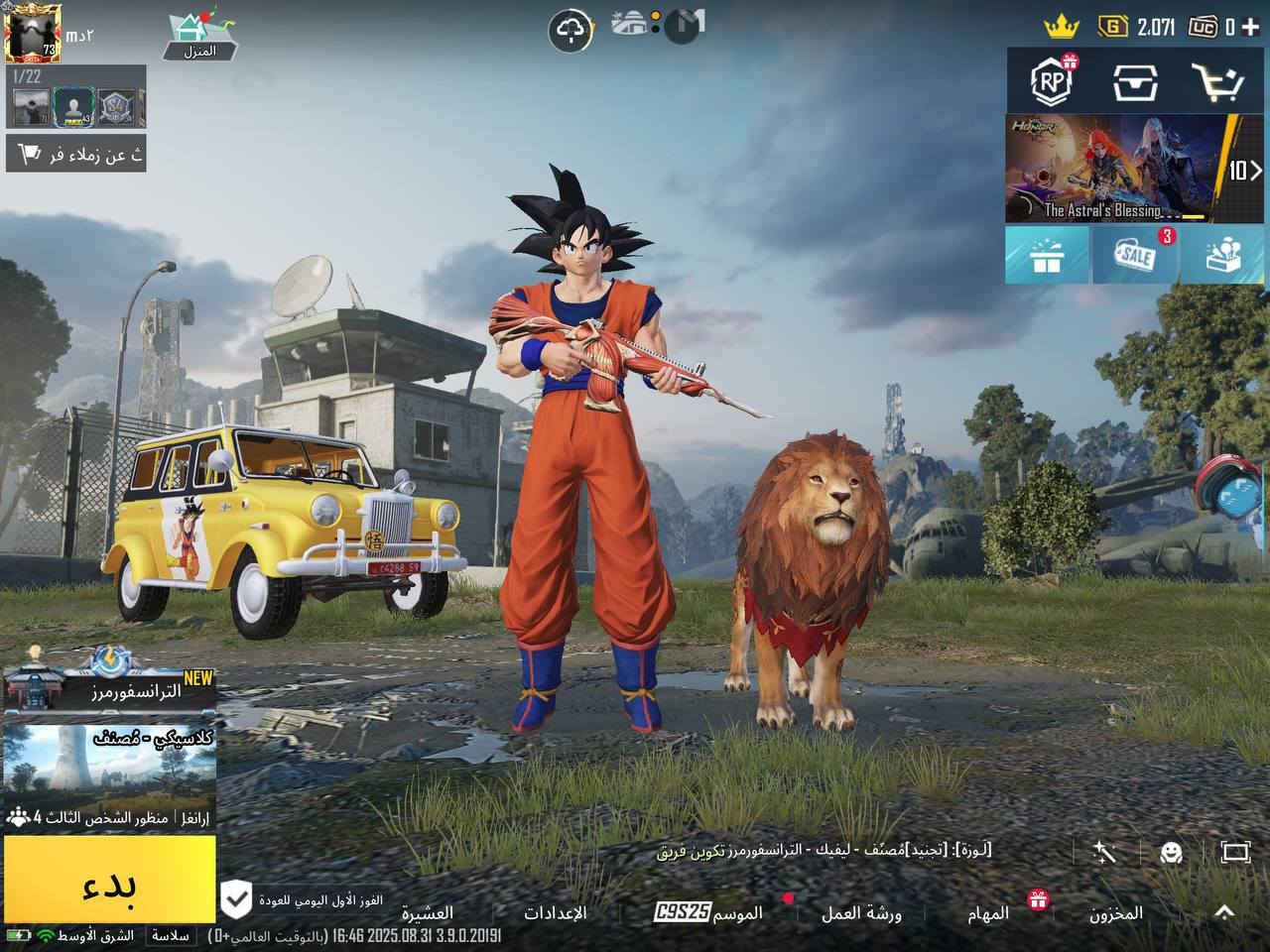The width and height of the screenshot is (1270, 952).
Task: Open the inventory المخزون menu
Action: 1115,913
